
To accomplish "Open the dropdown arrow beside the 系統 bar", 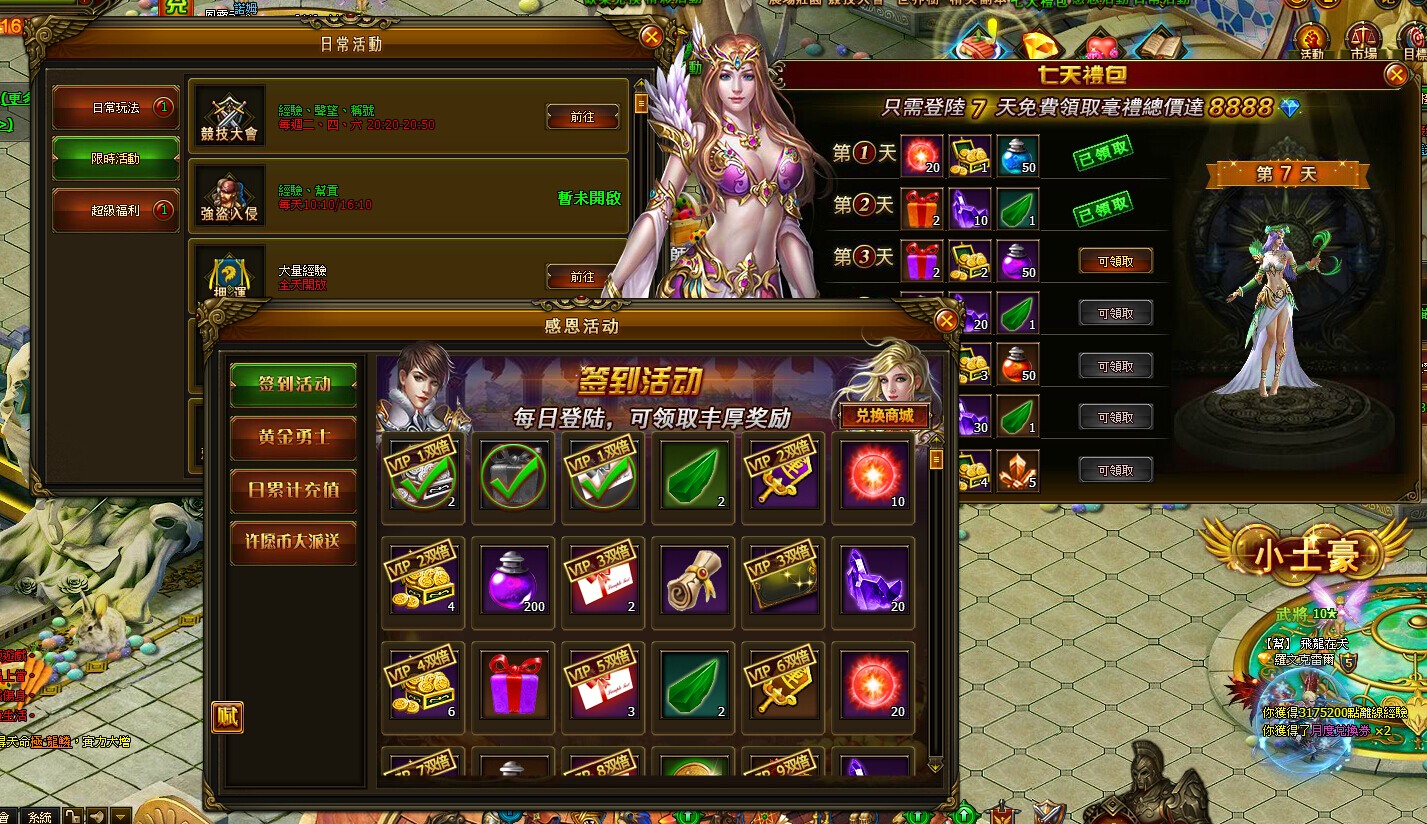I will 121,816.
